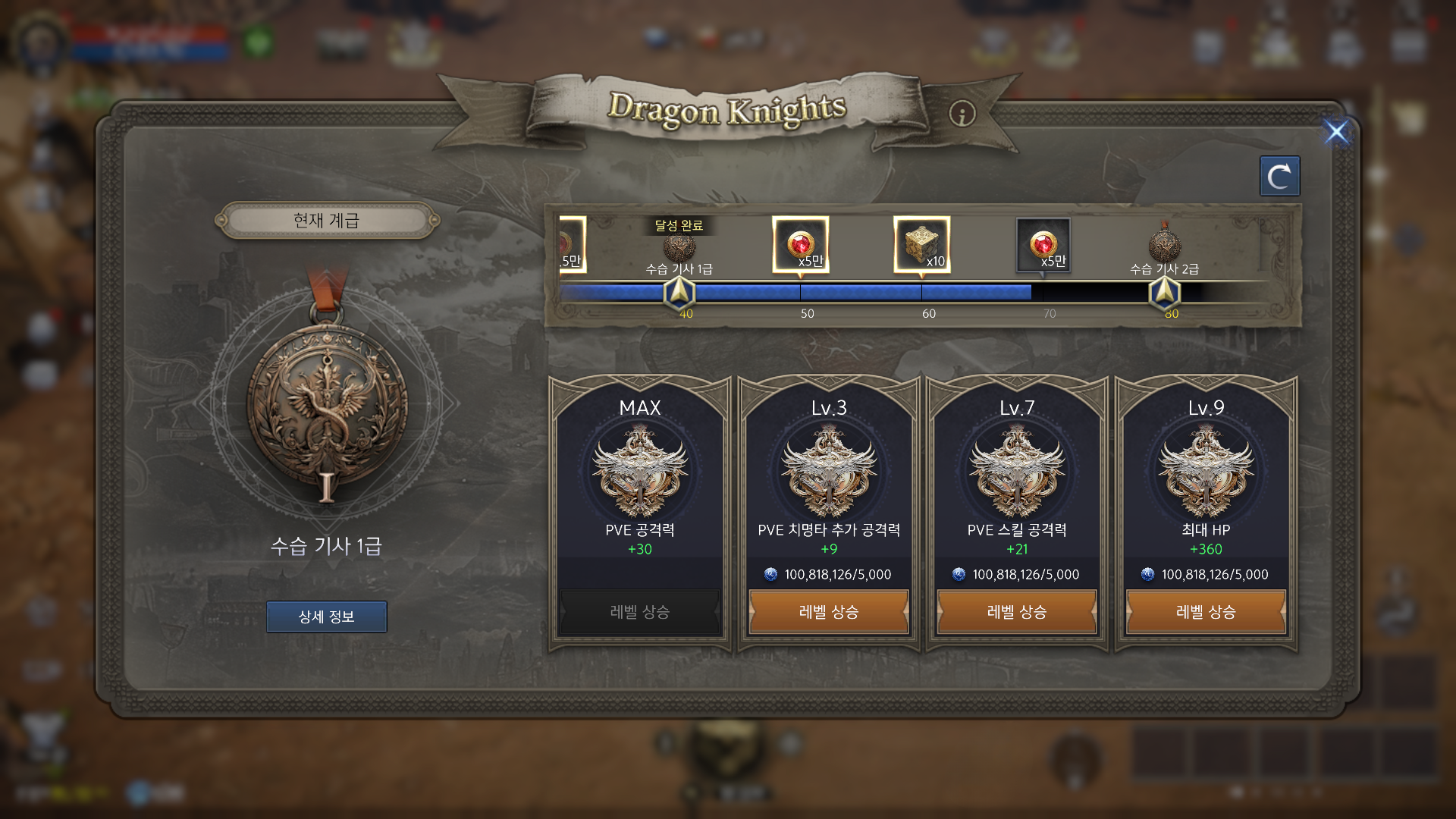Click the refresh arrow button
This screenshot has width=1456, height=819.
1279,177
